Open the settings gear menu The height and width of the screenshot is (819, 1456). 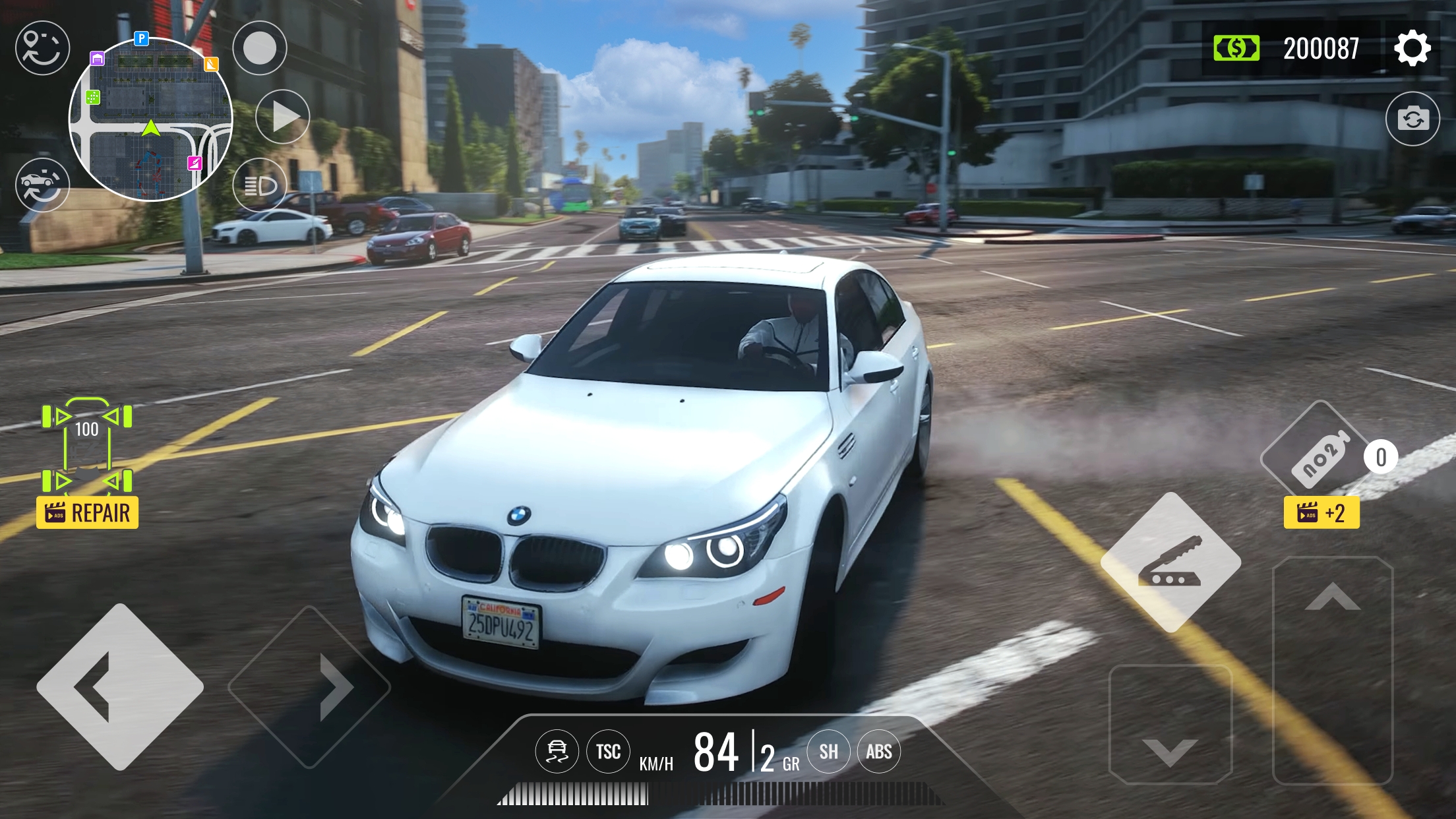click(x=1412, y=48)
